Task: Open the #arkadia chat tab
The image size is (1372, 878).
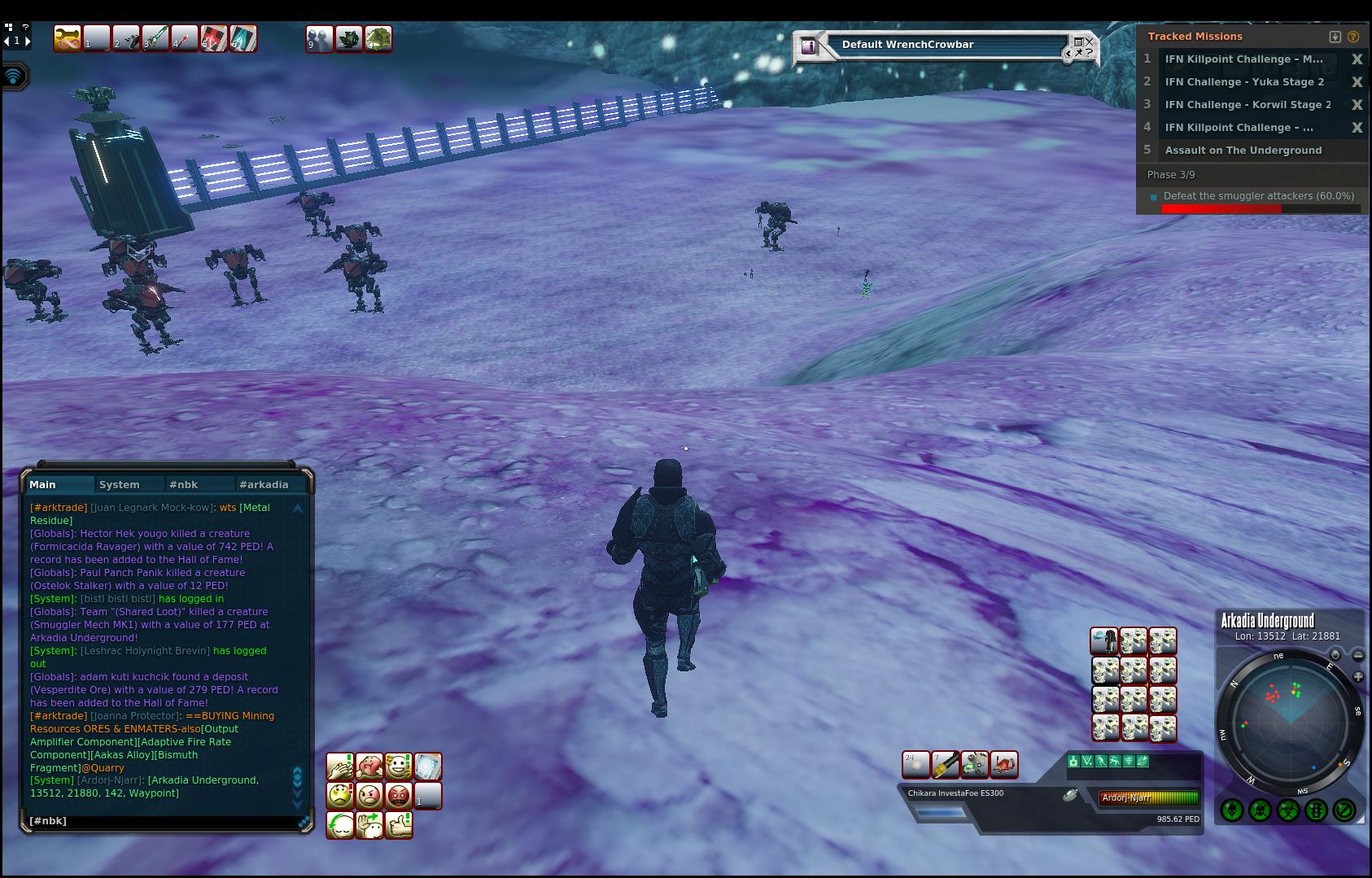Action: click(x=264, y=484)
